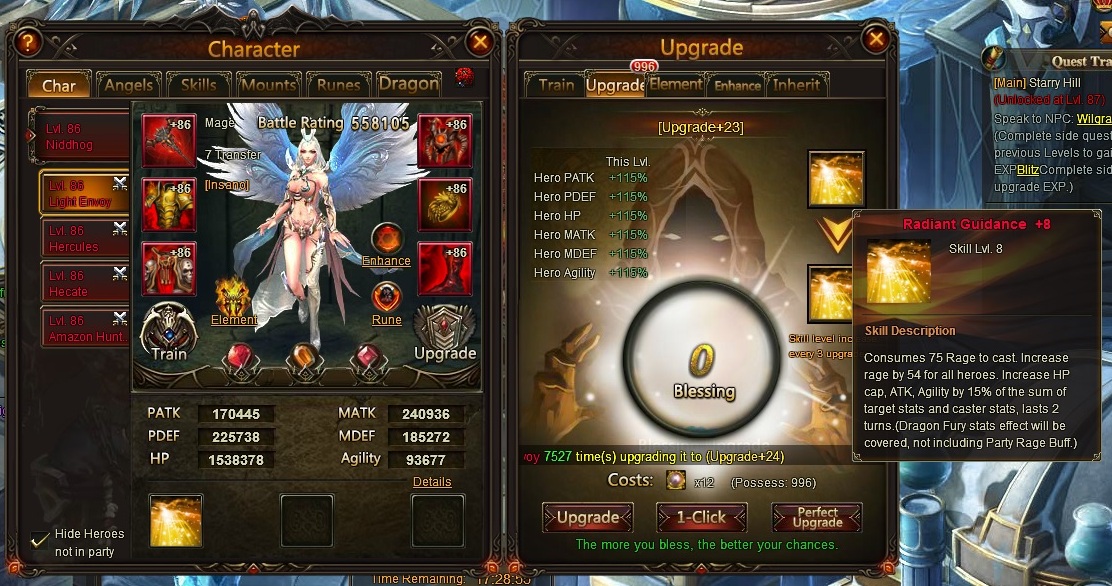Image resolution: width=1112 pixels, height=586 pixels.
Task: Toggle Hide Heroes not in party
Action: tap(40, 540)
